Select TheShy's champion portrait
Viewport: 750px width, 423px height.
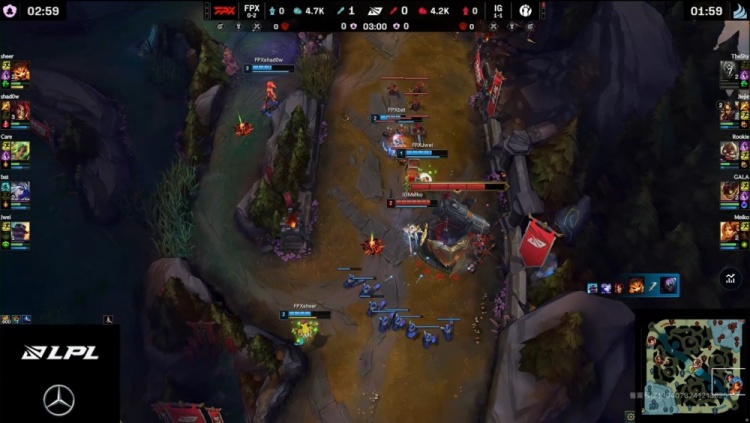pyautogui.click(x=729, y=72)
